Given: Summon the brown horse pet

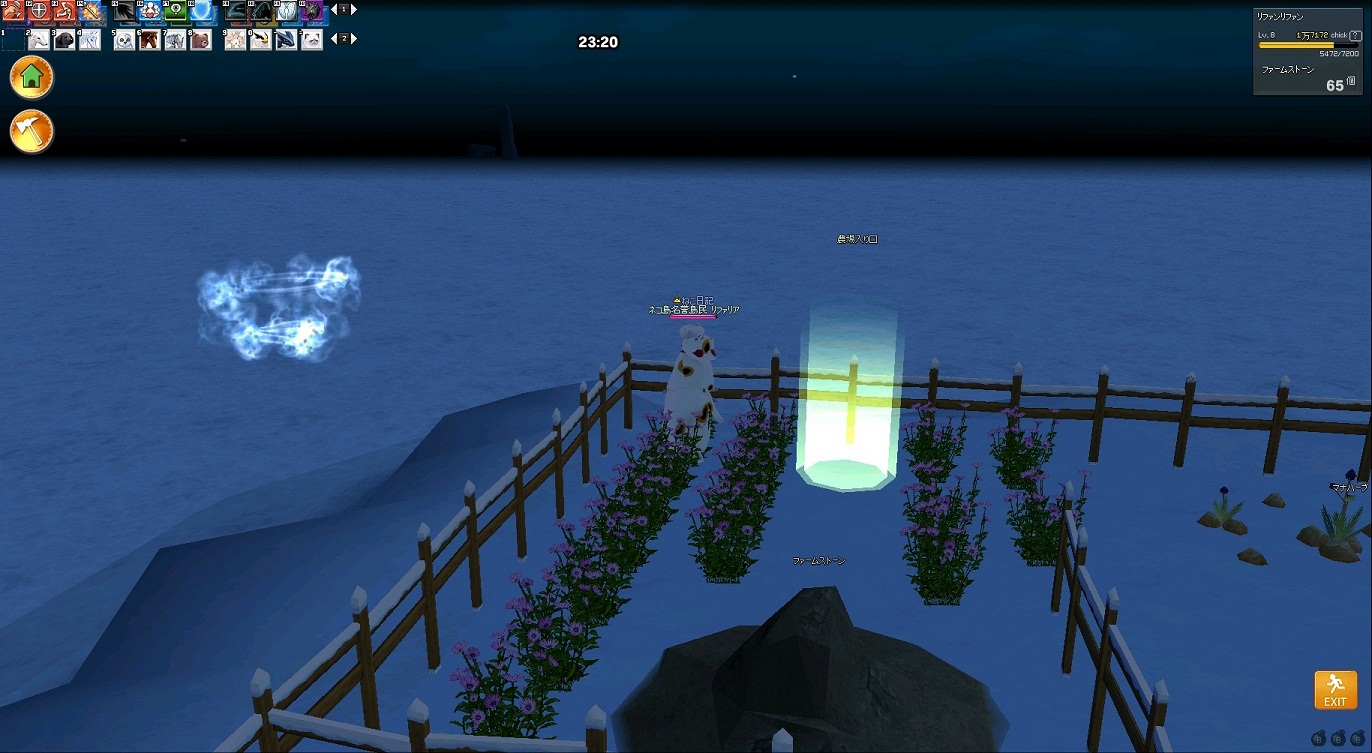Looking at the screenshot, I should [x=150, y=40].
